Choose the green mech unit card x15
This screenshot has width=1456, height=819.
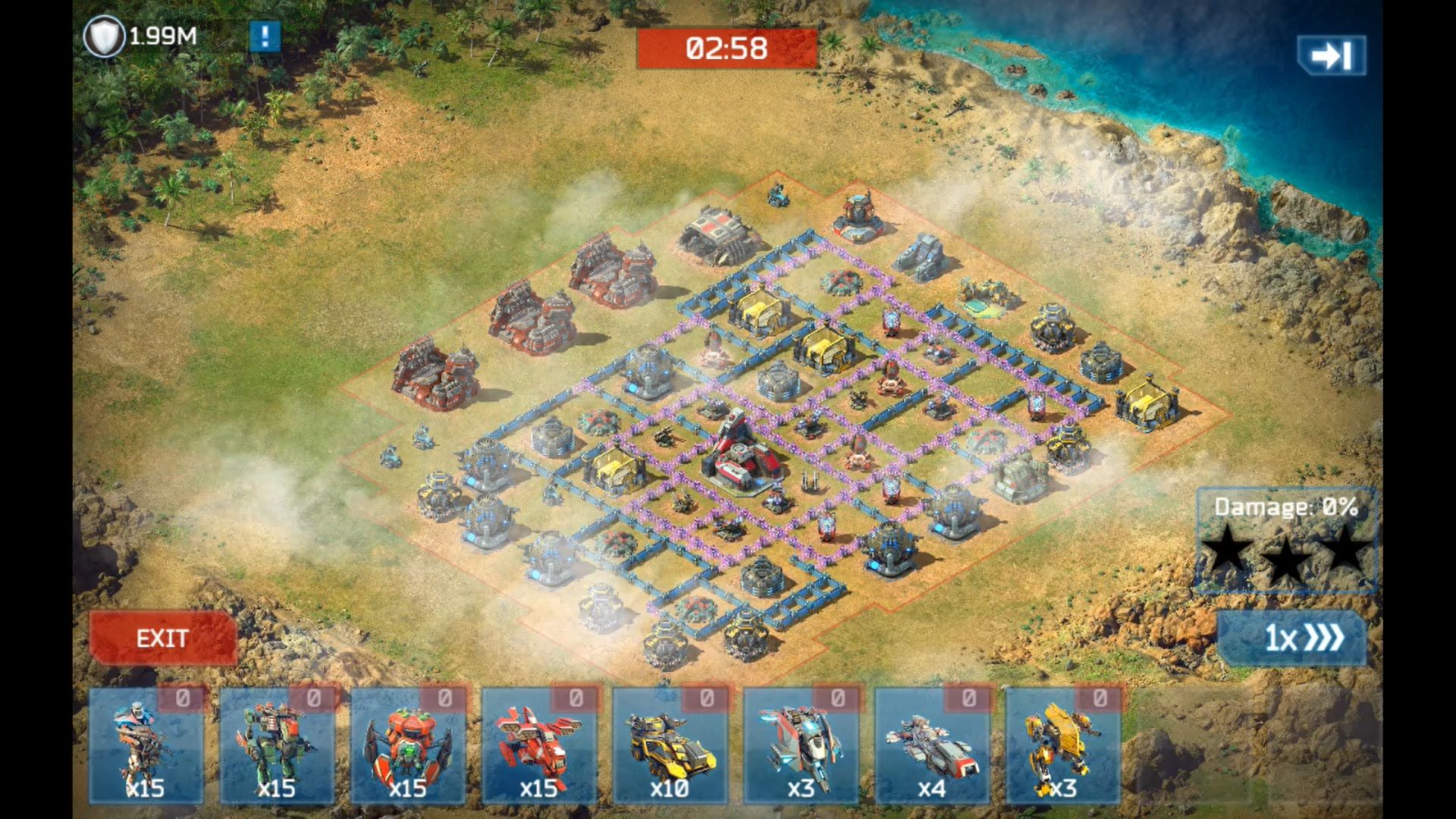coord(277,745)
